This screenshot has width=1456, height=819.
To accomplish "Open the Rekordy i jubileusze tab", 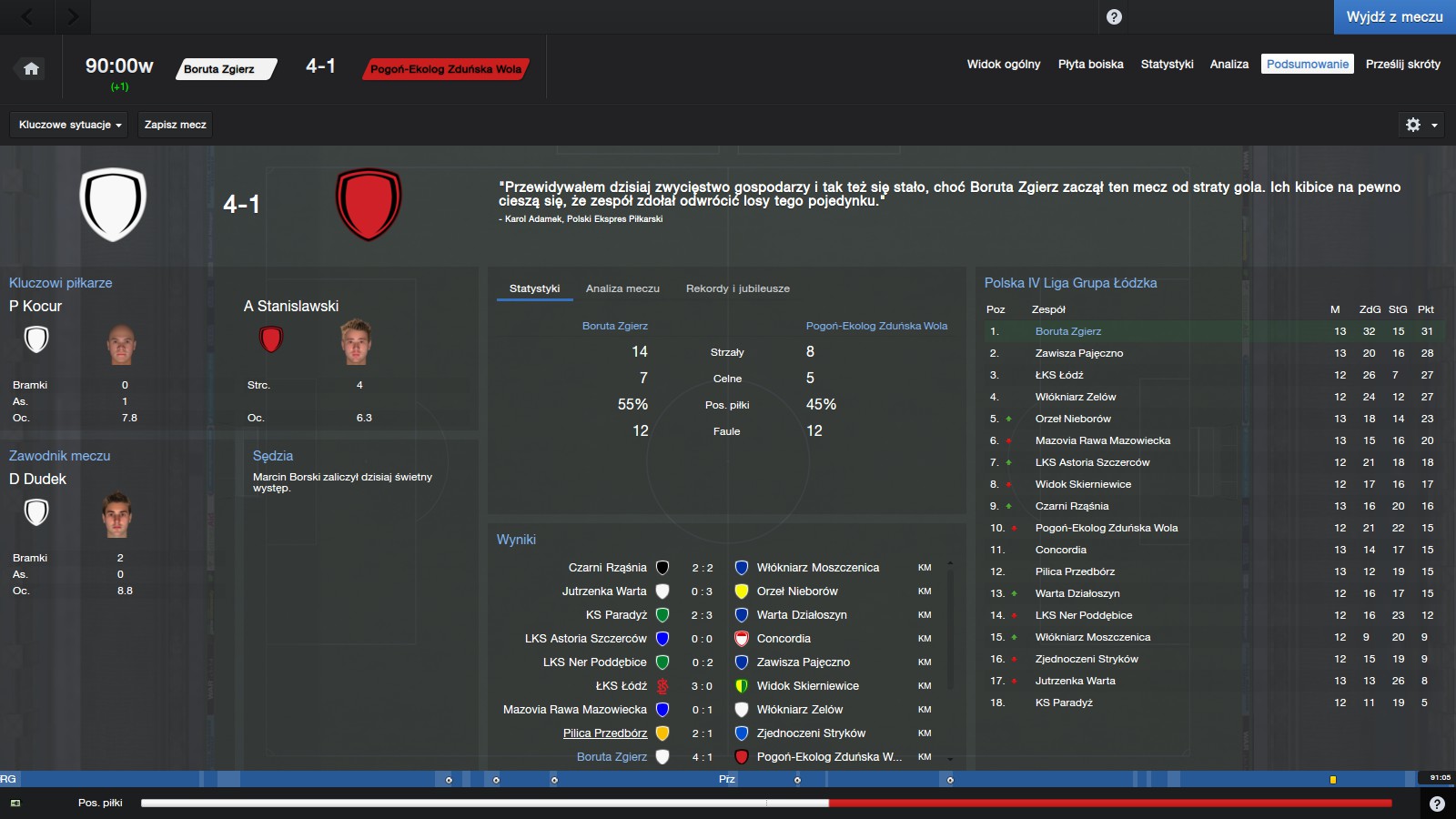I will (x=737, y=288).
